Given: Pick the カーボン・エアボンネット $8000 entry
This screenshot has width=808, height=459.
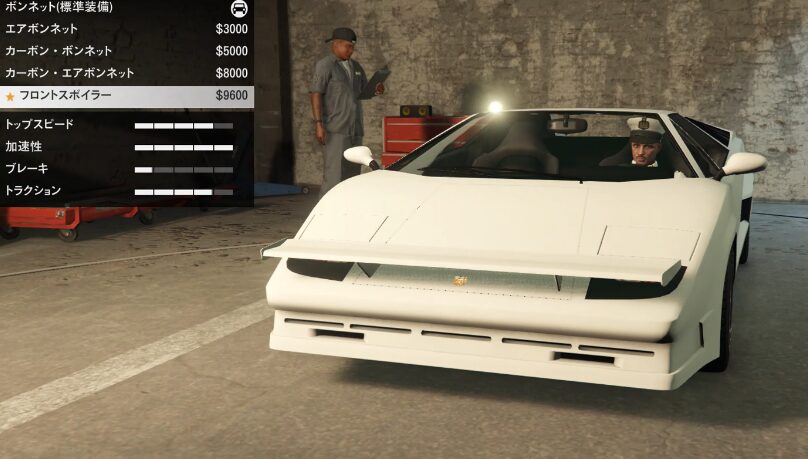Looking at the screenshot, I should pos(126,73).
